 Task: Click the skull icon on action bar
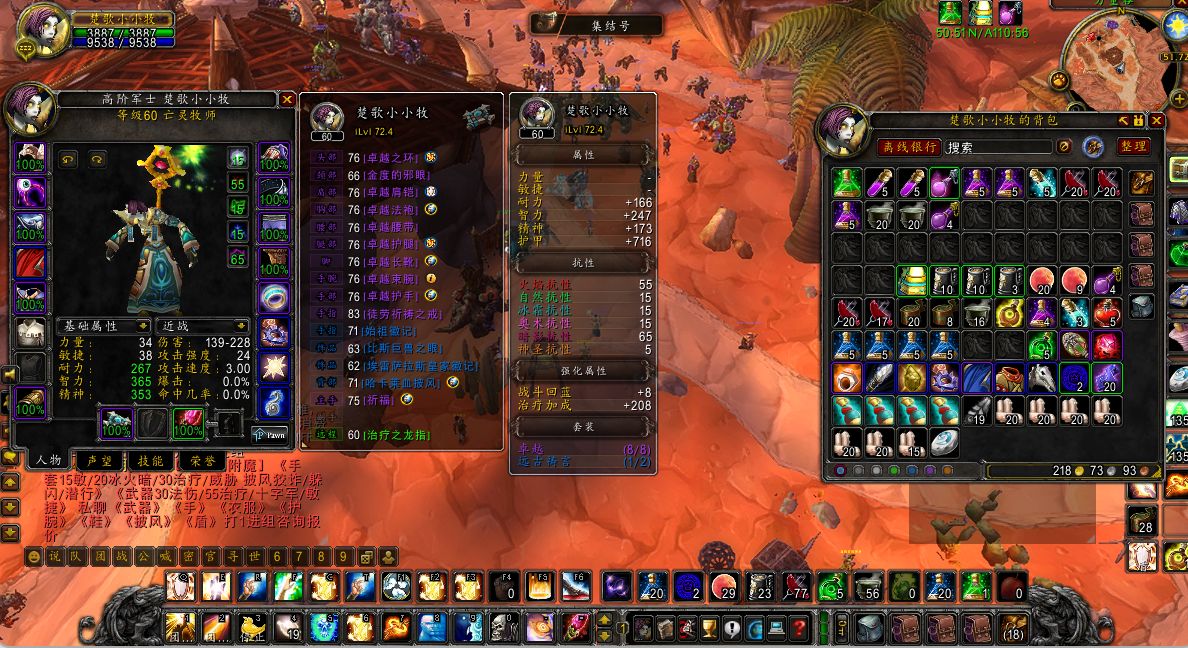pos(500,627)
